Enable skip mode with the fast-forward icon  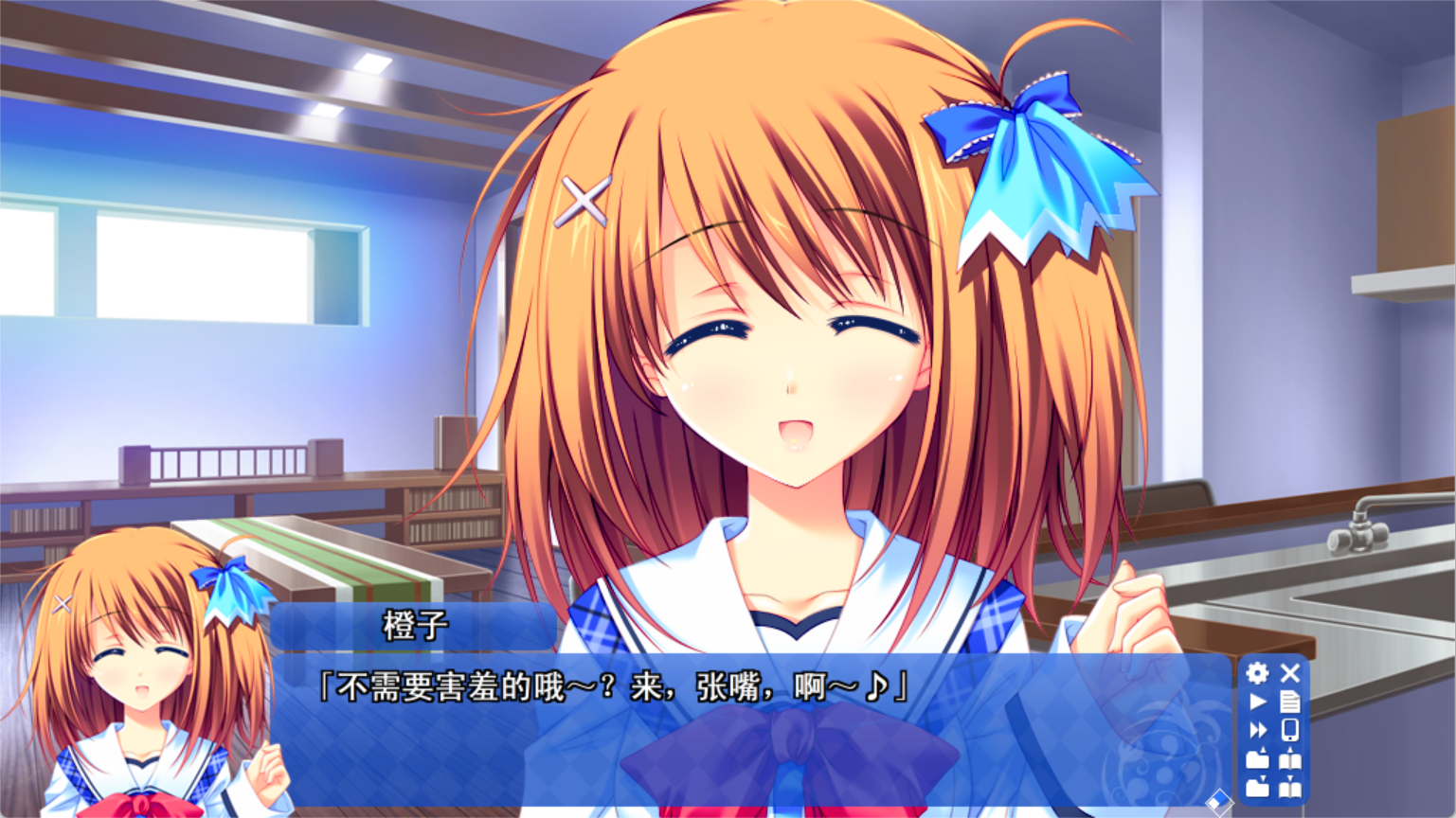(x=1258, y=731)
